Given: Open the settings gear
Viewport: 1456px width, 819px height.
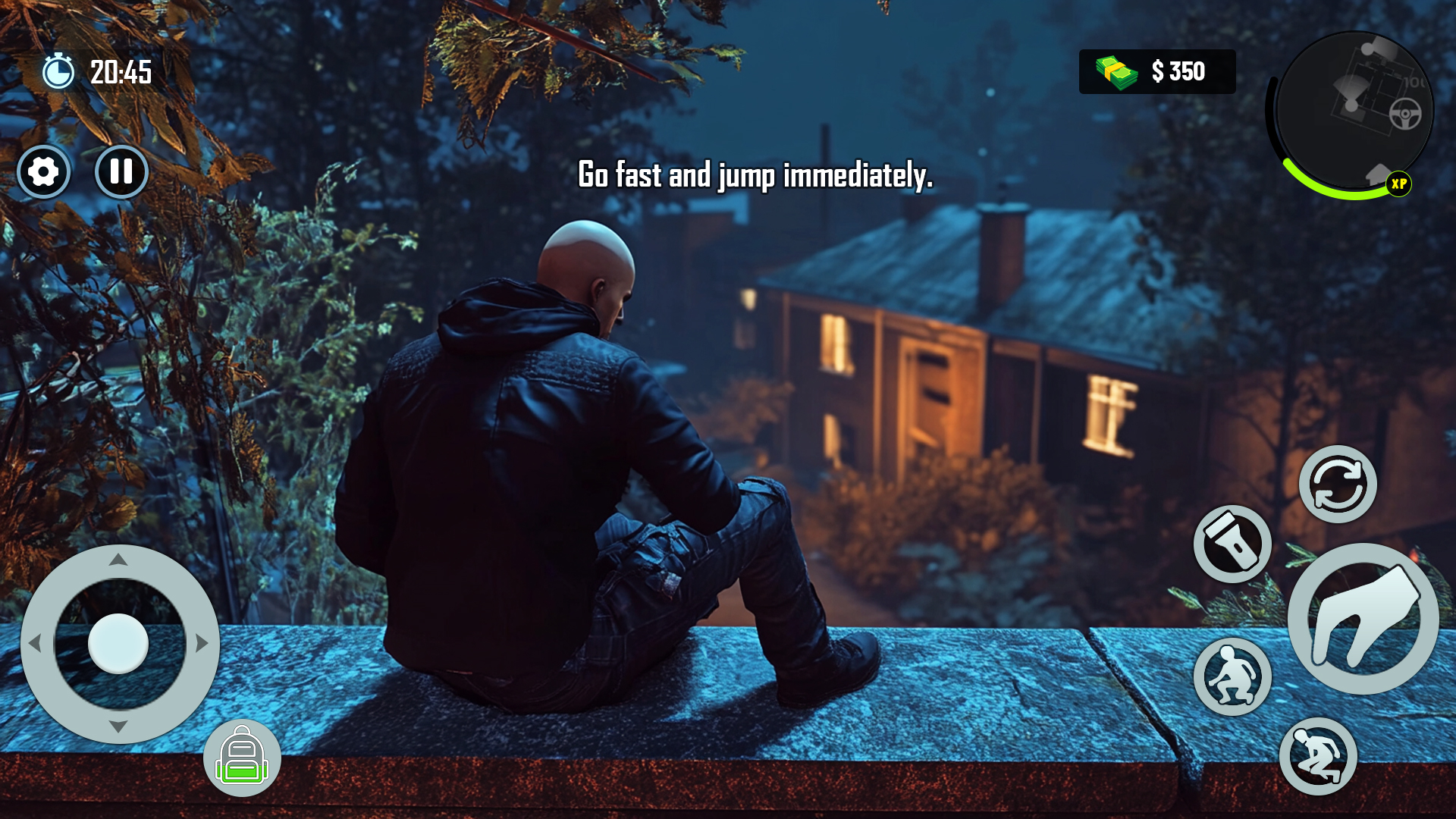Looking at the screenshot, I should coord(44,171).
